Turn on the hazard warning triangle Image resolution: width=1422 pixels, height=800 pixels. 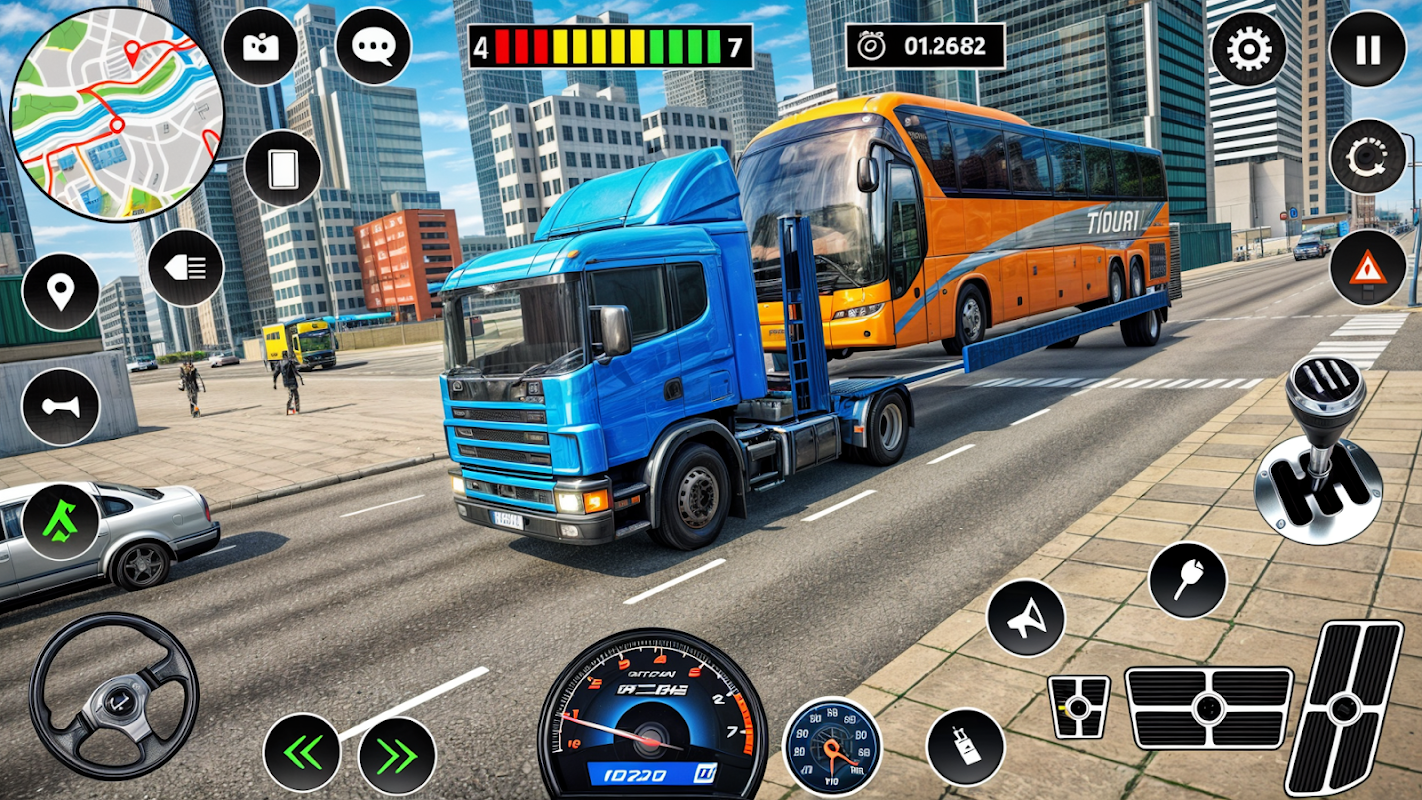[x=1367, y=267]
